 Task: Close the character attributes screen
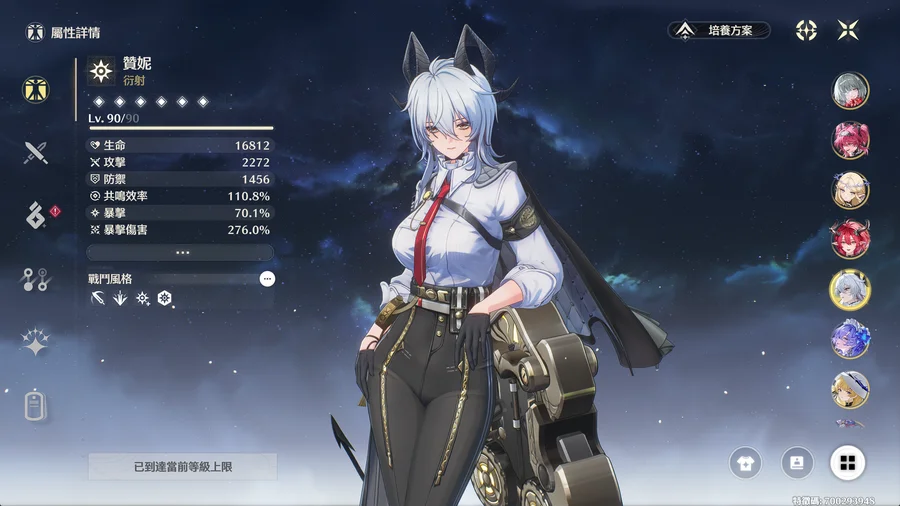[x=847, y=31]
